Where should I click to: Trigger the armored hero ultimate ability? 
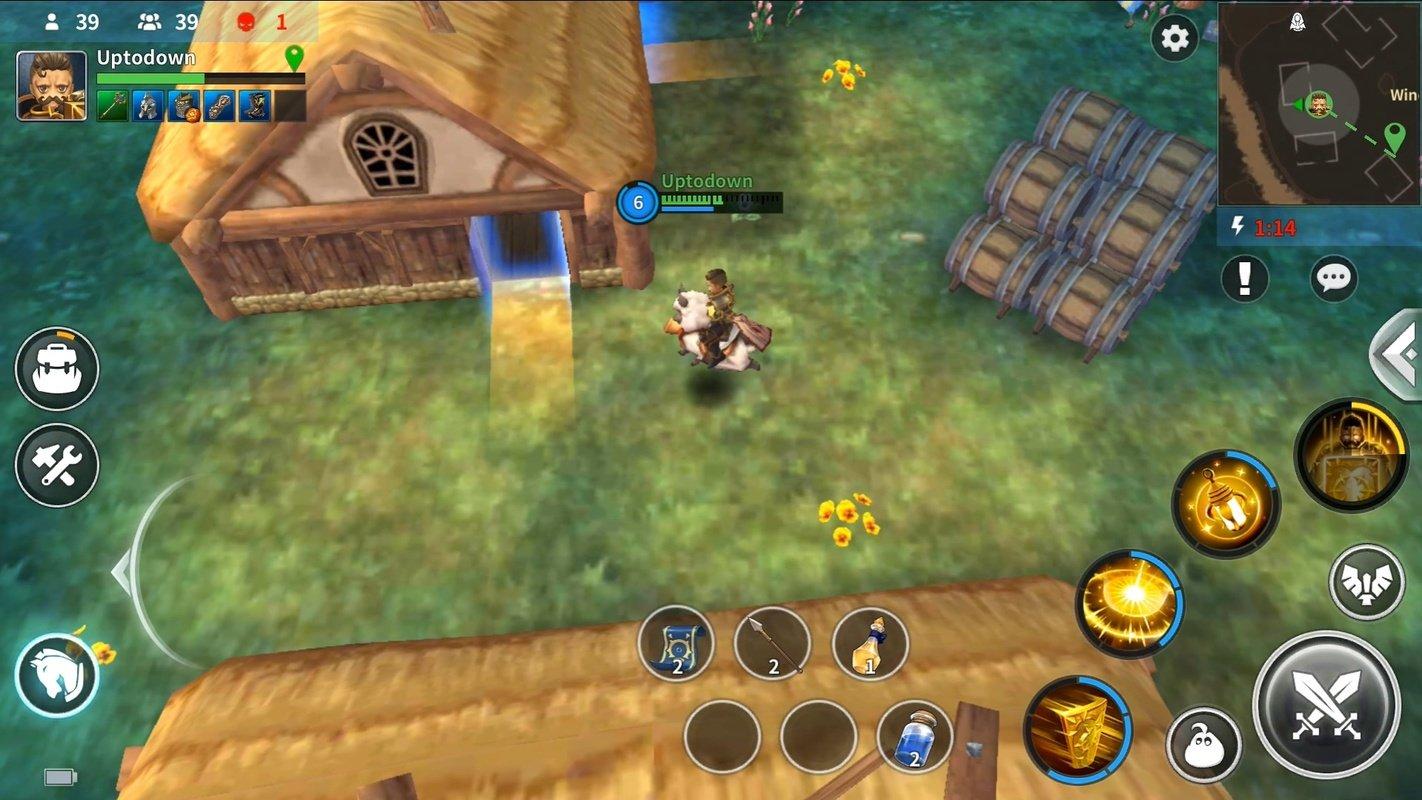(1351, 455)
